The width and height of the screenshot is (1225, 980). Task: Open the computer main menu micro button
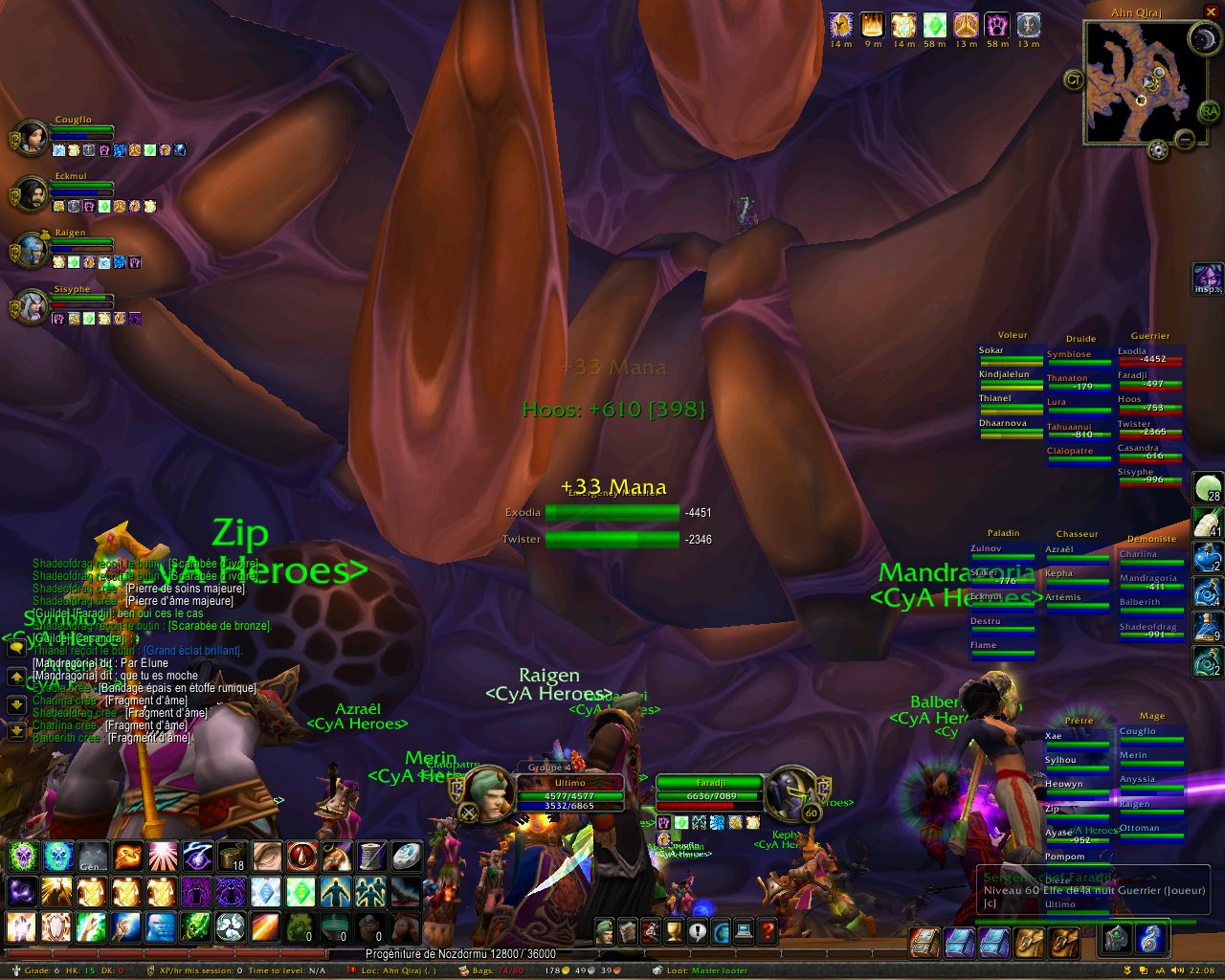[x=744, y=930]
